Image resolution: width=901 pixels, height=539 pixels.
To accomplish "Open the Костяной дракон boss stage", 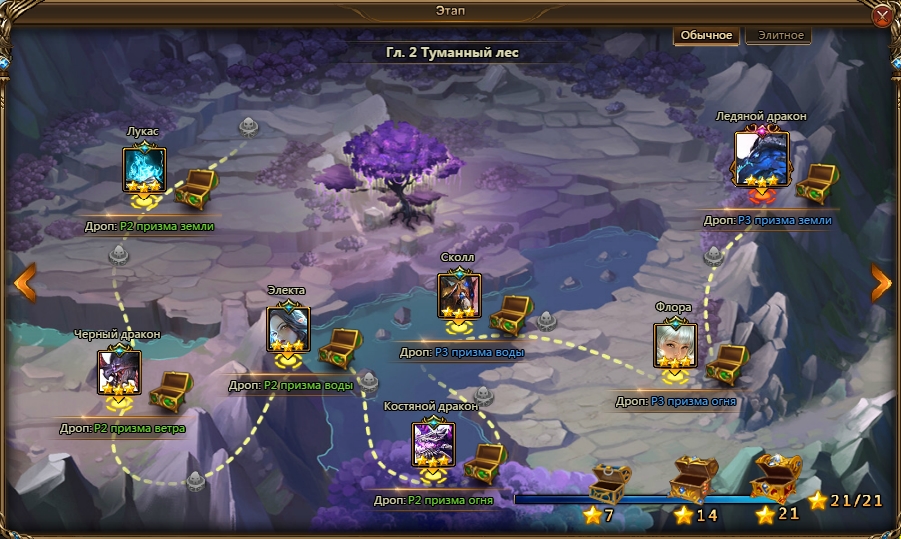I will point(433,444).
